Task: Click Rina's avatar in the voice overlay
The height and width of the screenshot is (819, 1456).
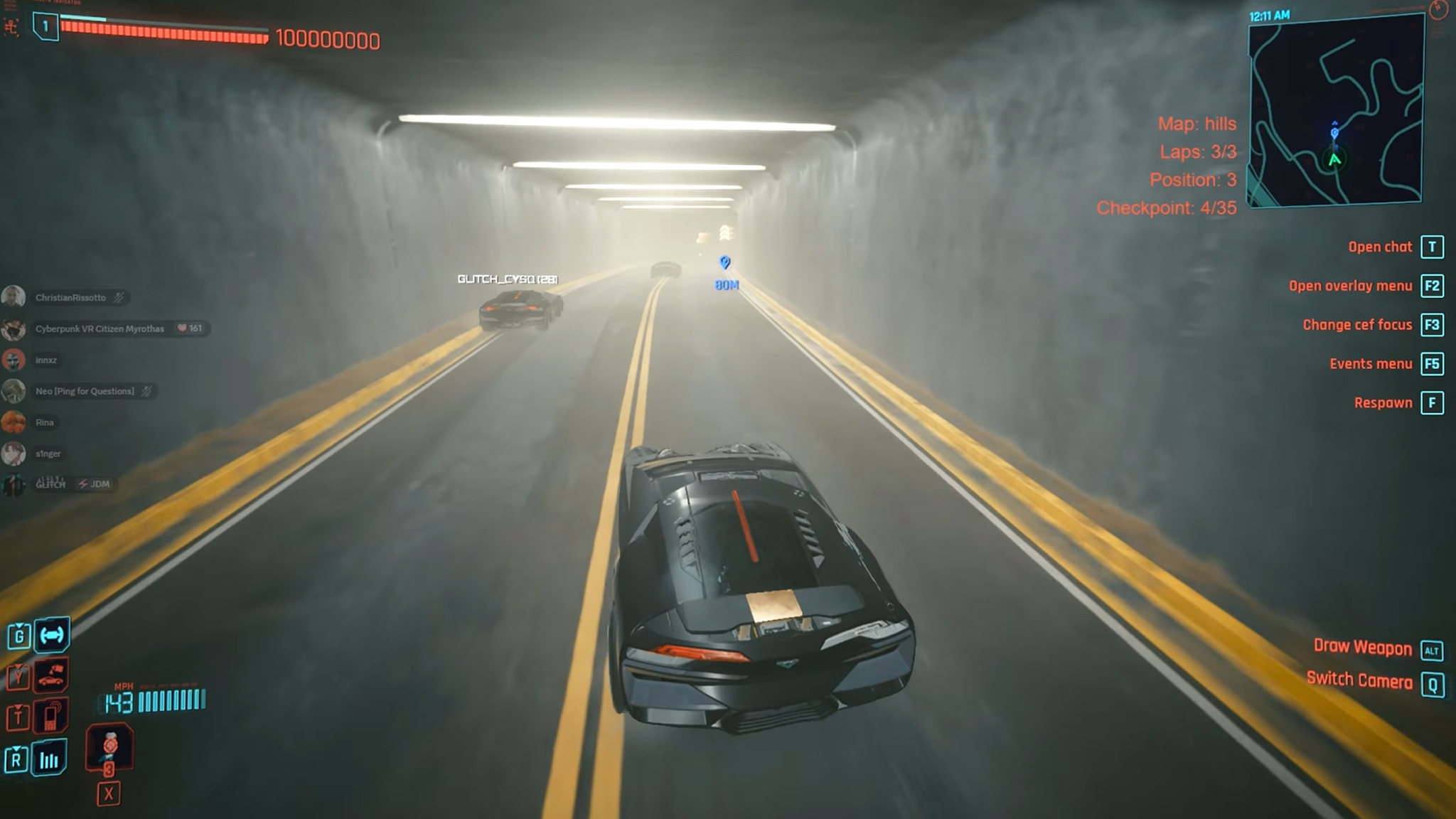Action: click(14, 422)
